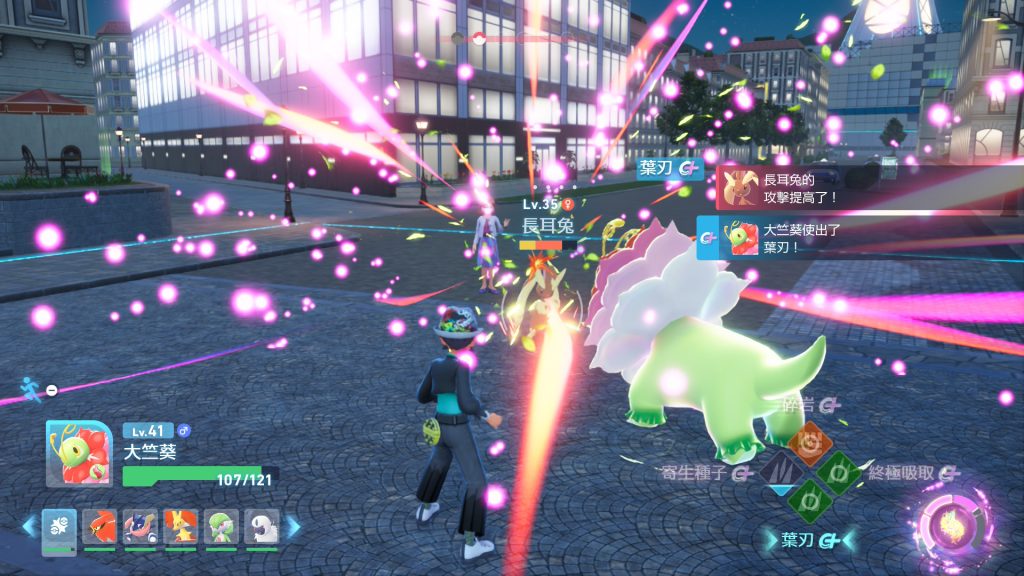Select the Talonflame party slot
The width and height of the screenshot is (1024, 576).
coord(99,527)
